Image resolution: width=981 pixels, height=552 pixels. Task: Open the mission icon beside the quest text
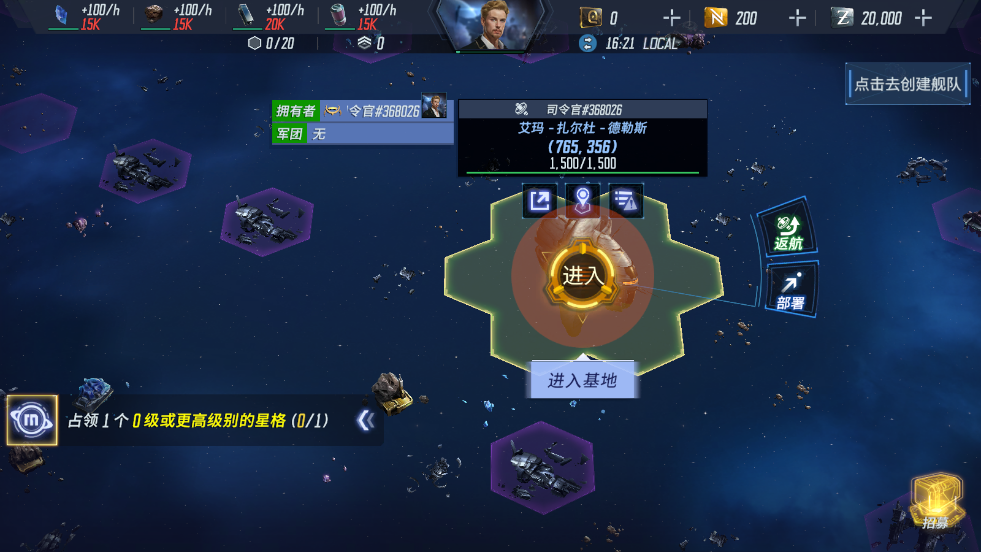point(31,420)
